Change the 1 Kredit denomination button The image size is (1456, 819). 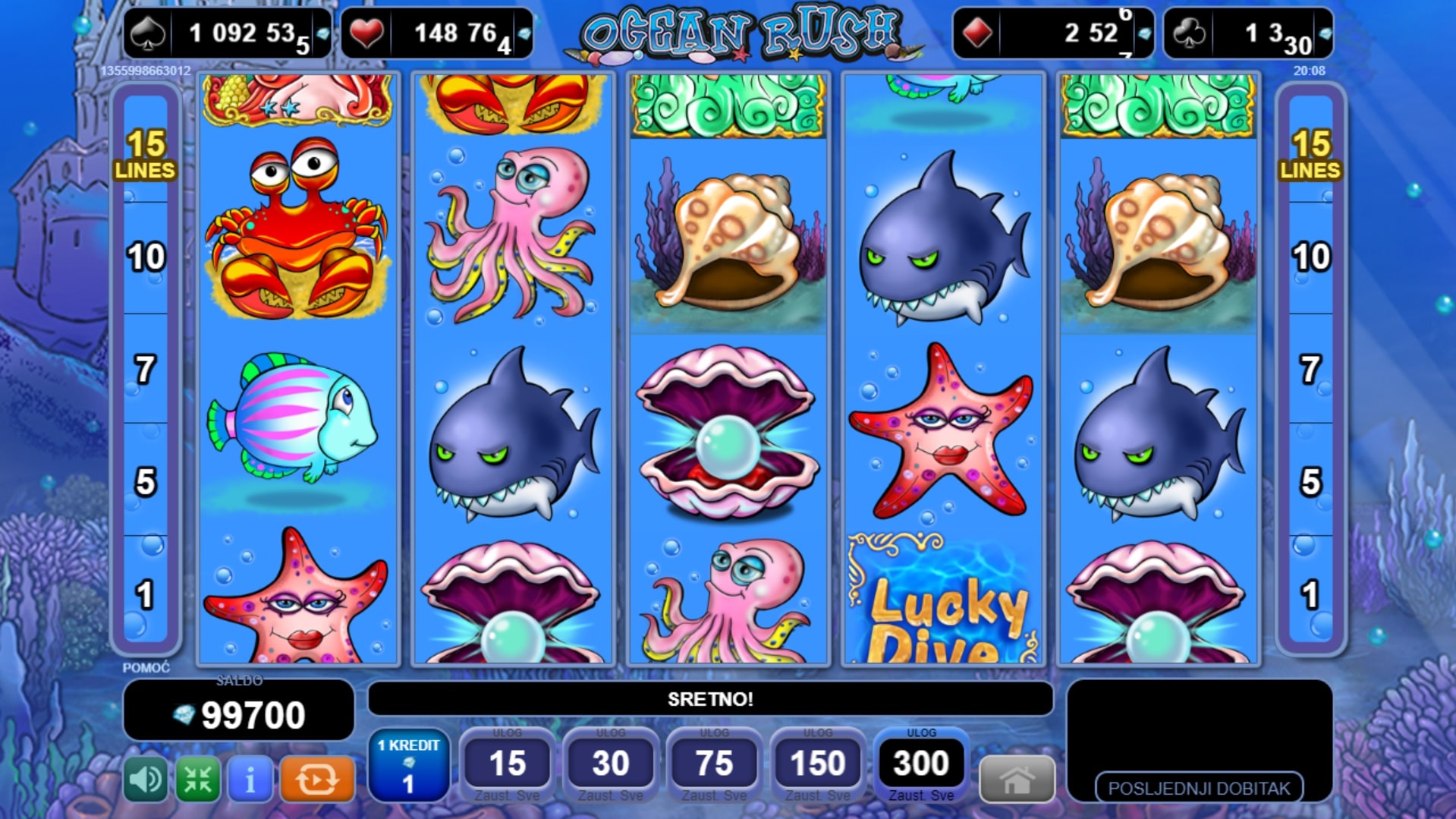click(408, 766)
